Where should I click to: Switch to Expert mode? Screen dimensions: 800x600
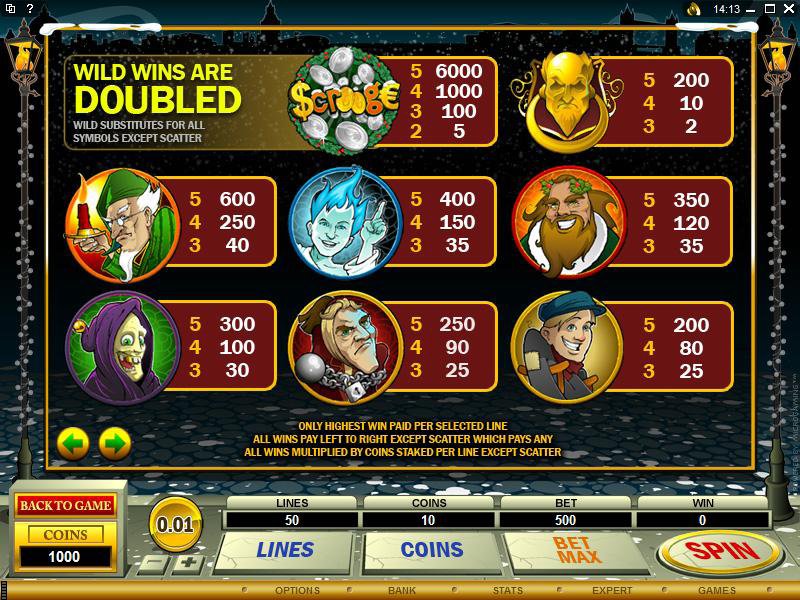click(611, 591)
